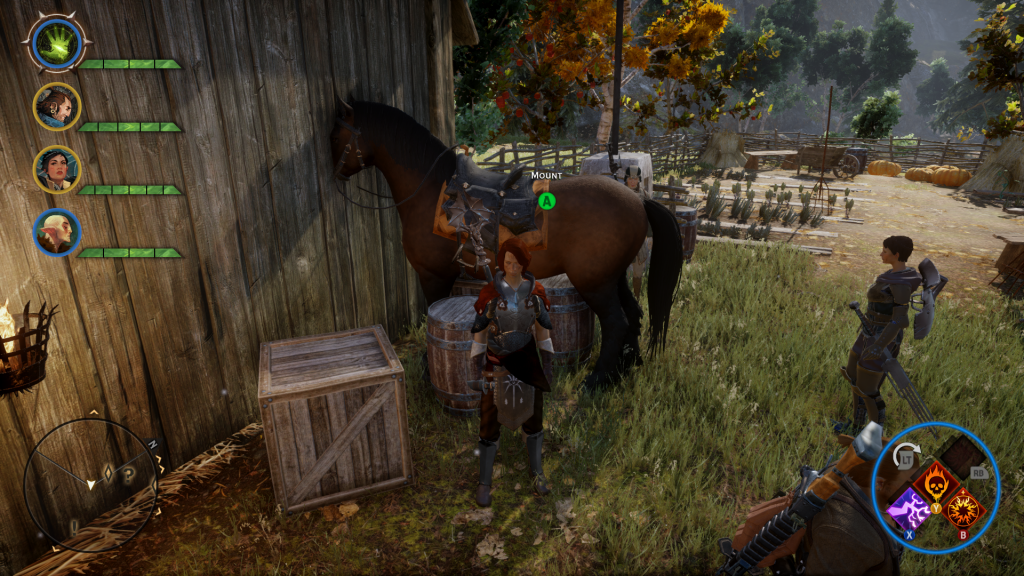The image size is (1024, 576).
Task: Activate the fiery sunburst ability
Action: pos(962,508)
